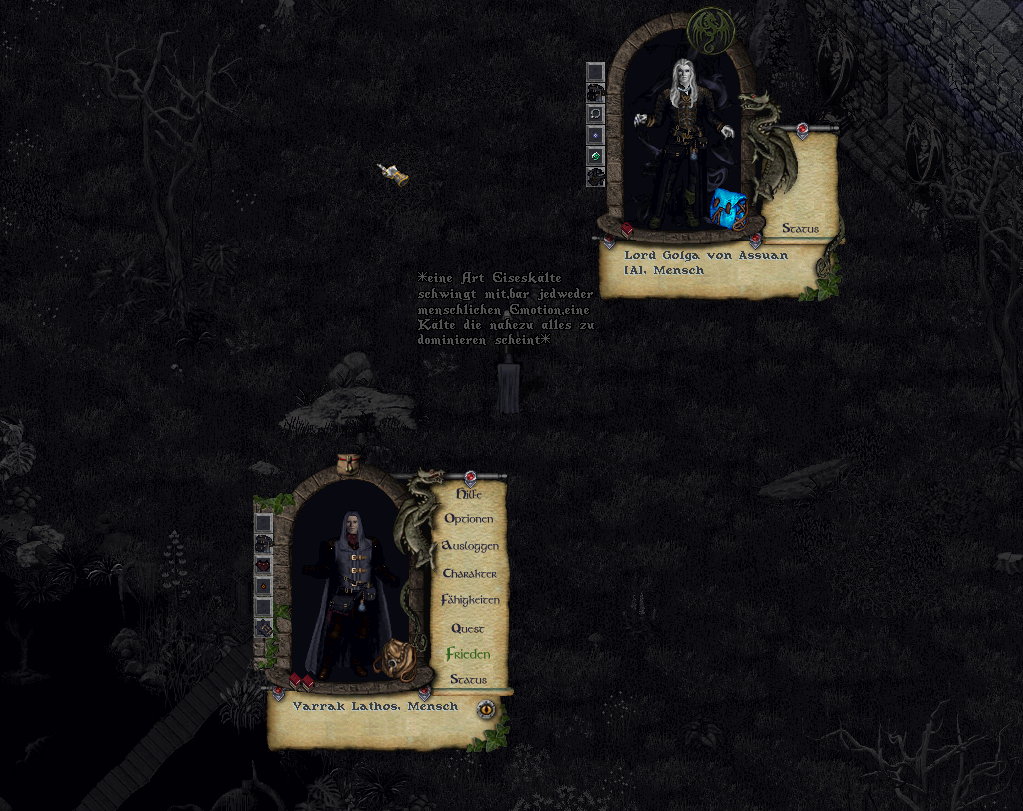Open the red book on Golga's paperdoll
The image size is (1023, 811).
(x=627, y=230)
